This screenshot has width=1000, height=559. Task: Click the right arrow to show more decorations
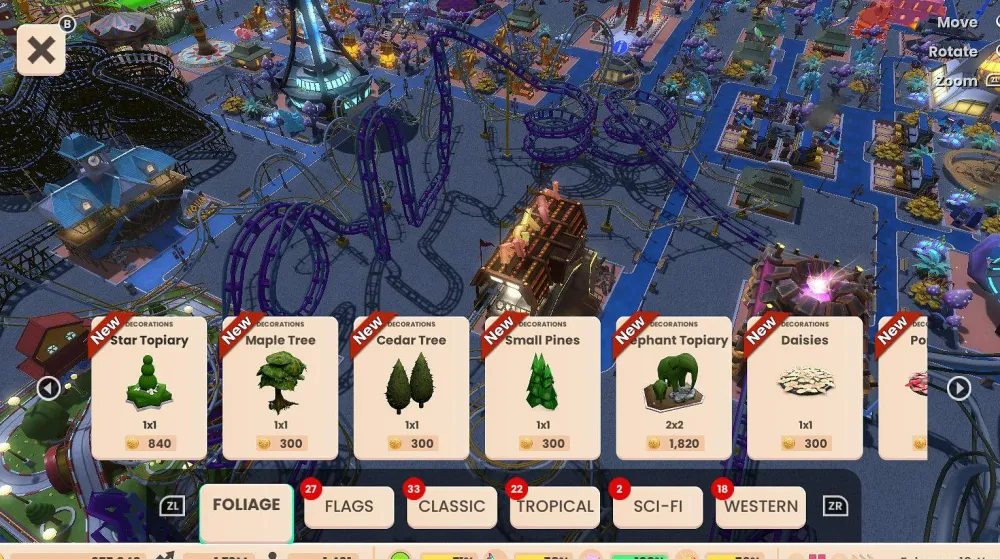(959, 388)
